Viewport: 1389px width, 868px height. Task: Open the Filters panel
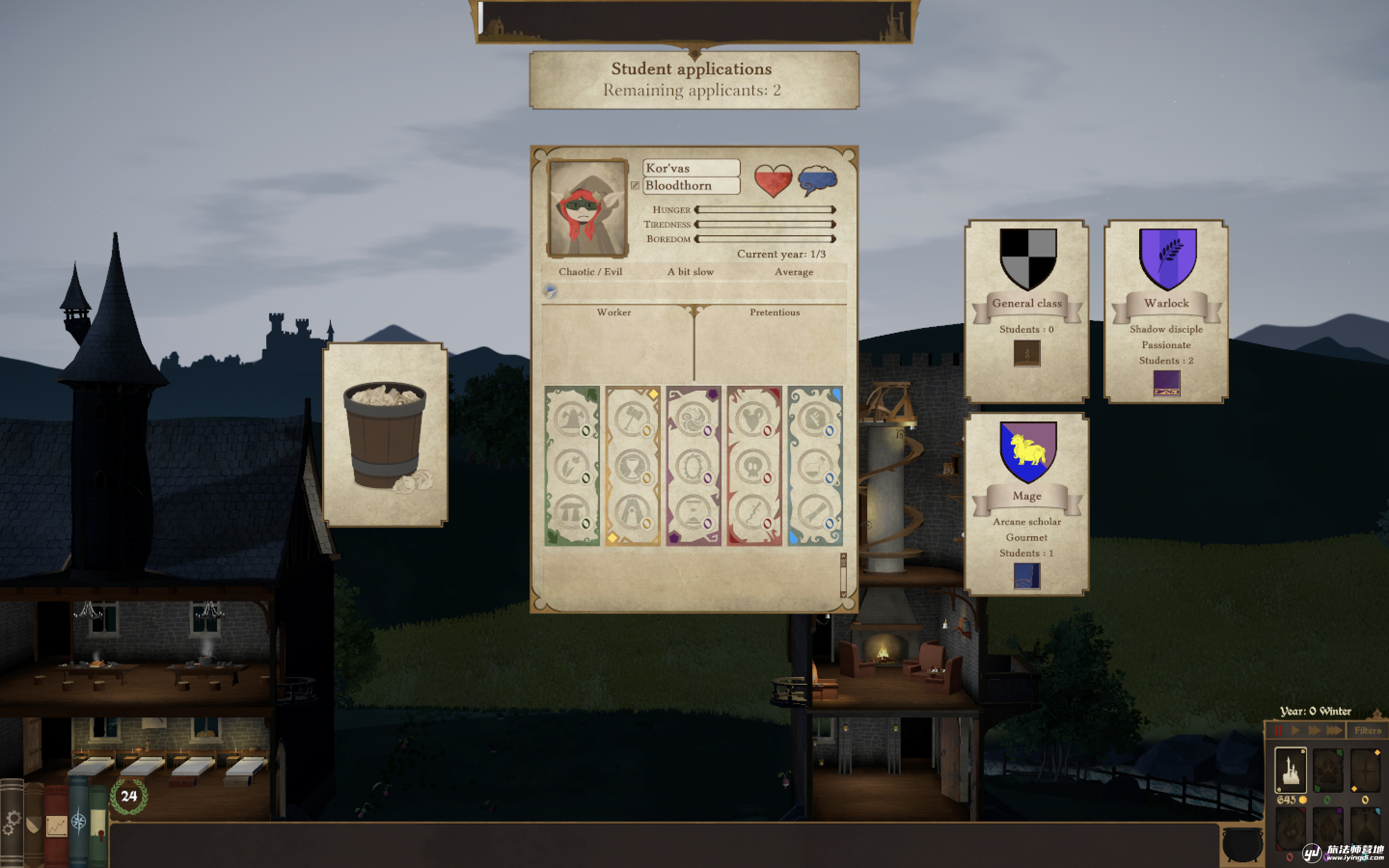(x=1367, y=730)
